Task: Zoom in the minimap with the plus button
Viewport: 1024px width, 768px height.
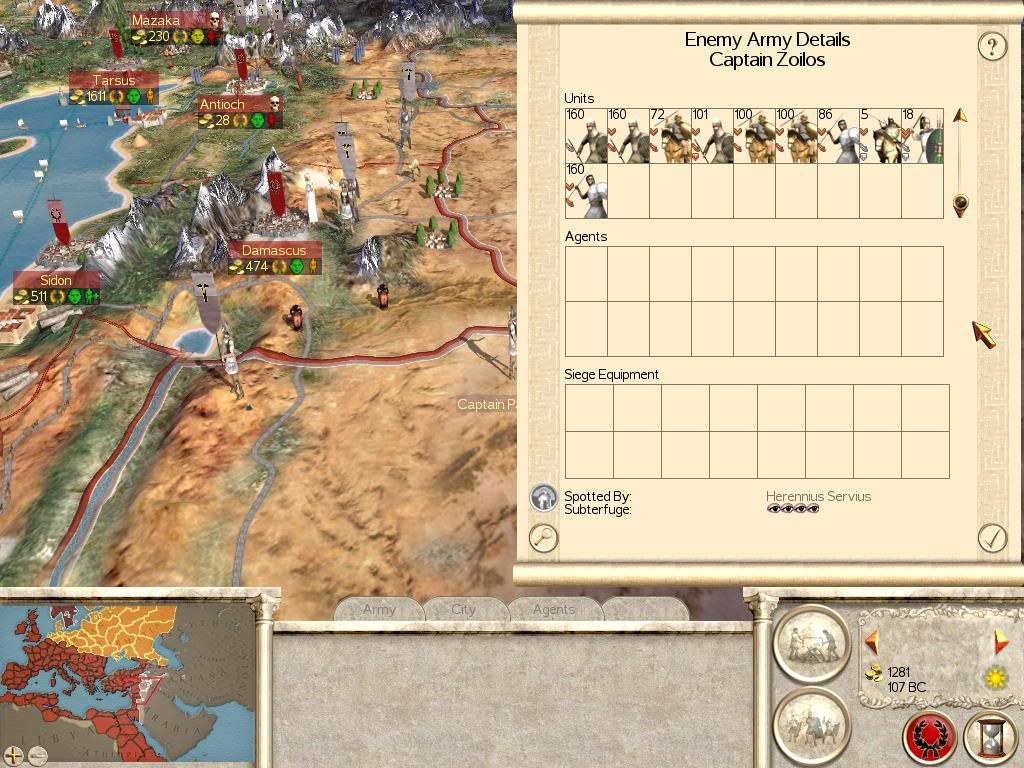Action: click(x=14, y=754)
